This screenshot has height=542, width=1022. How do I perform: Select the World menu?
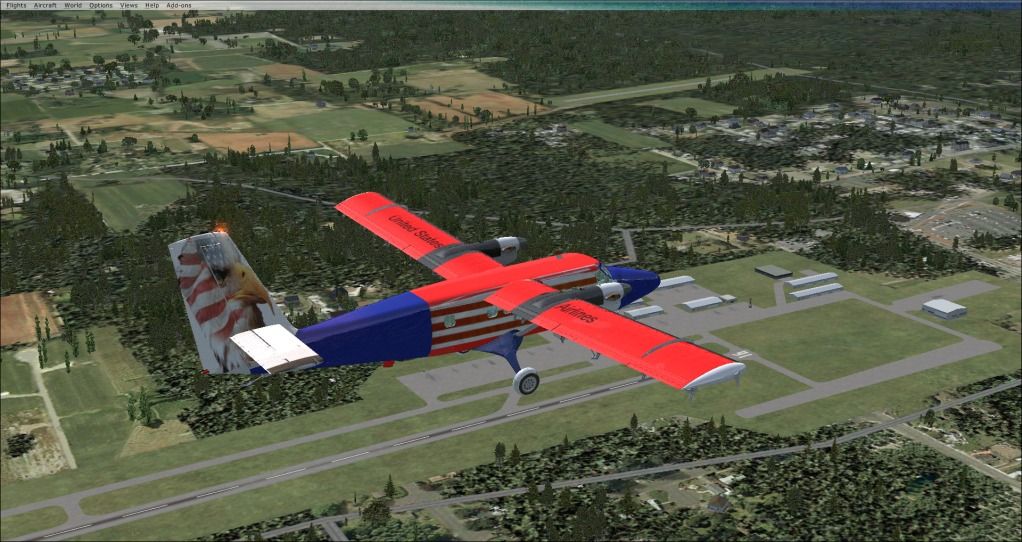[73, 5]
